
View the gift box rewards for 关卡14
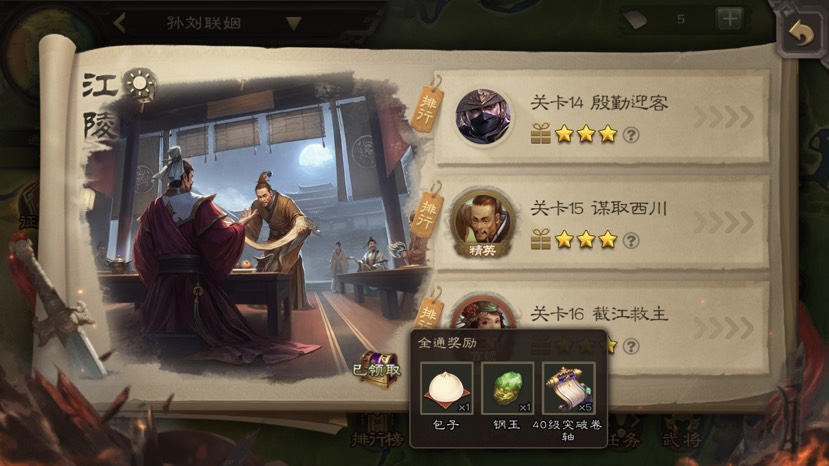click(x=541, y=134)
